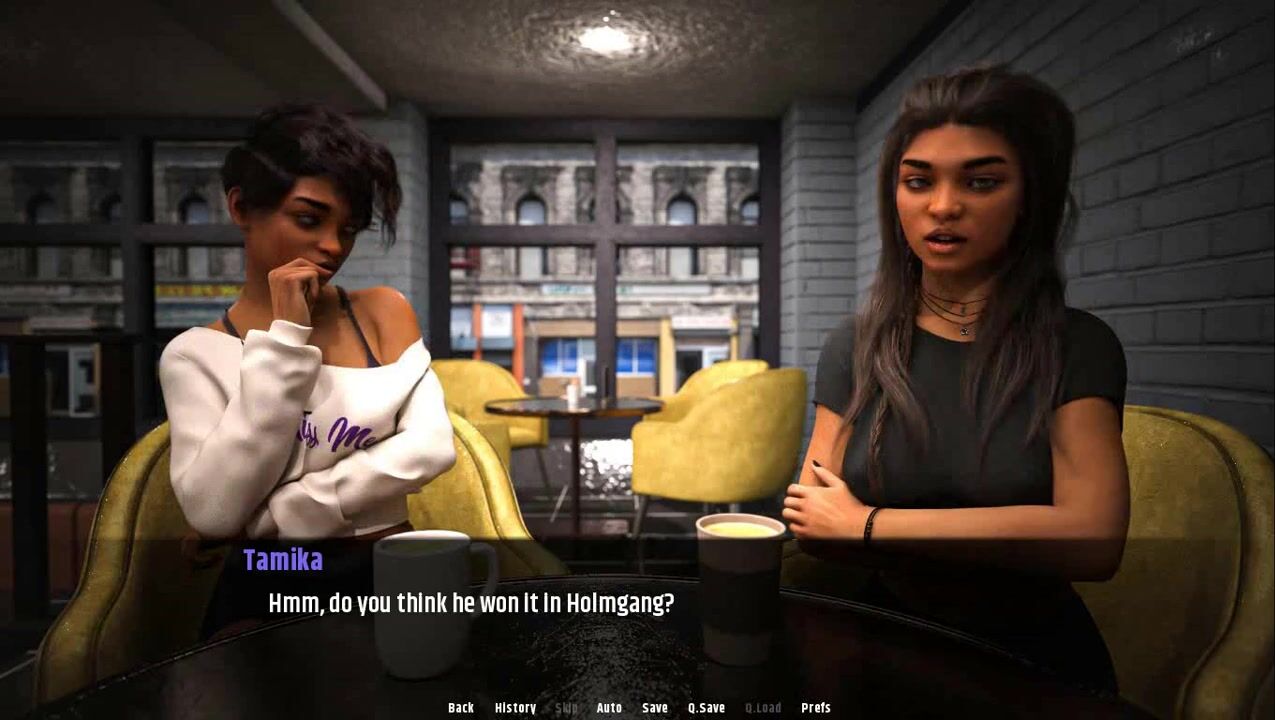Toggle Auto dialogue advance

pos(609,708)
